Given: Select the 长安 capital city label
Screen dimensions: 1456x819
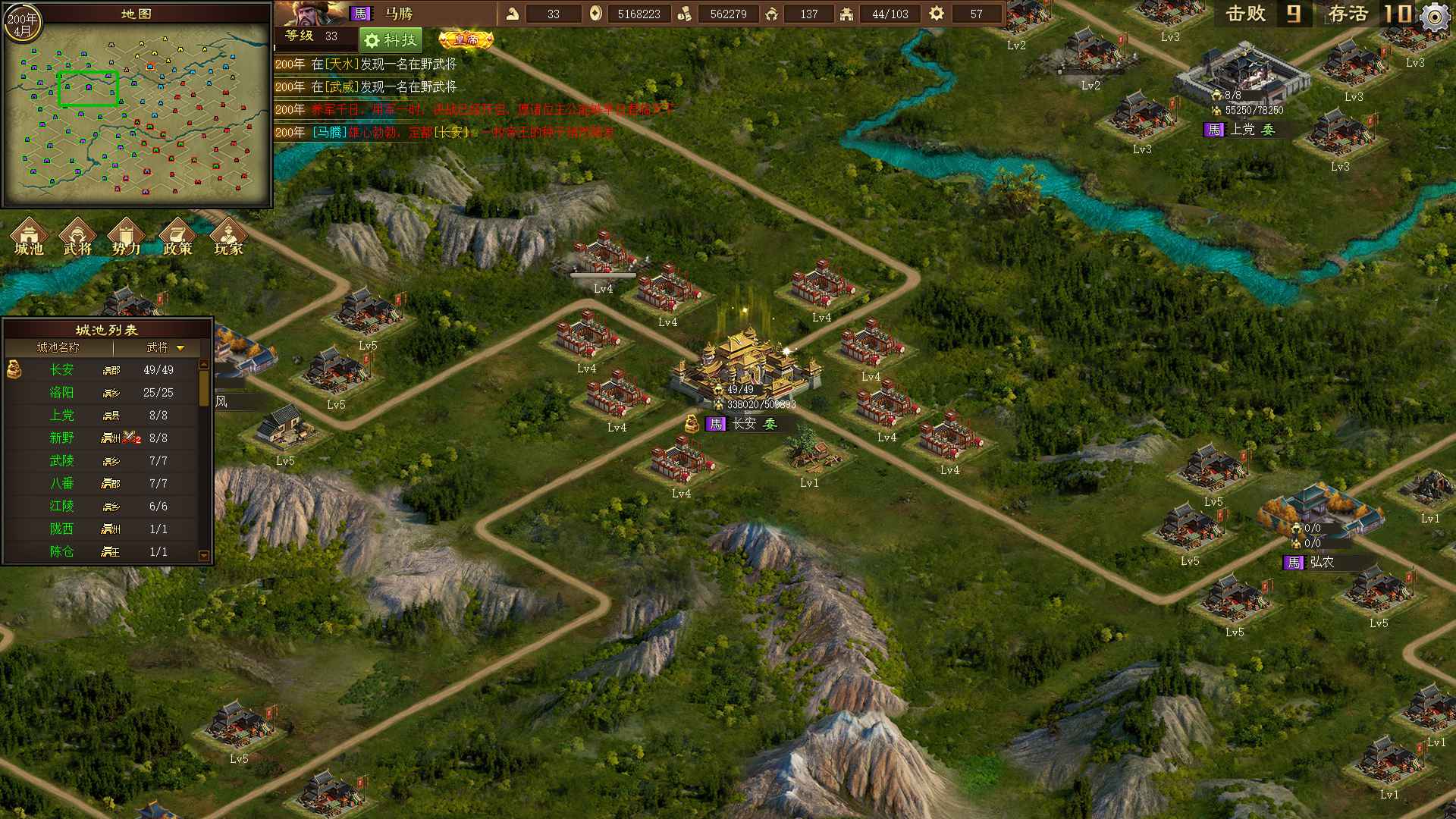Looking at the screenshot, I should [x=744, y=424].
